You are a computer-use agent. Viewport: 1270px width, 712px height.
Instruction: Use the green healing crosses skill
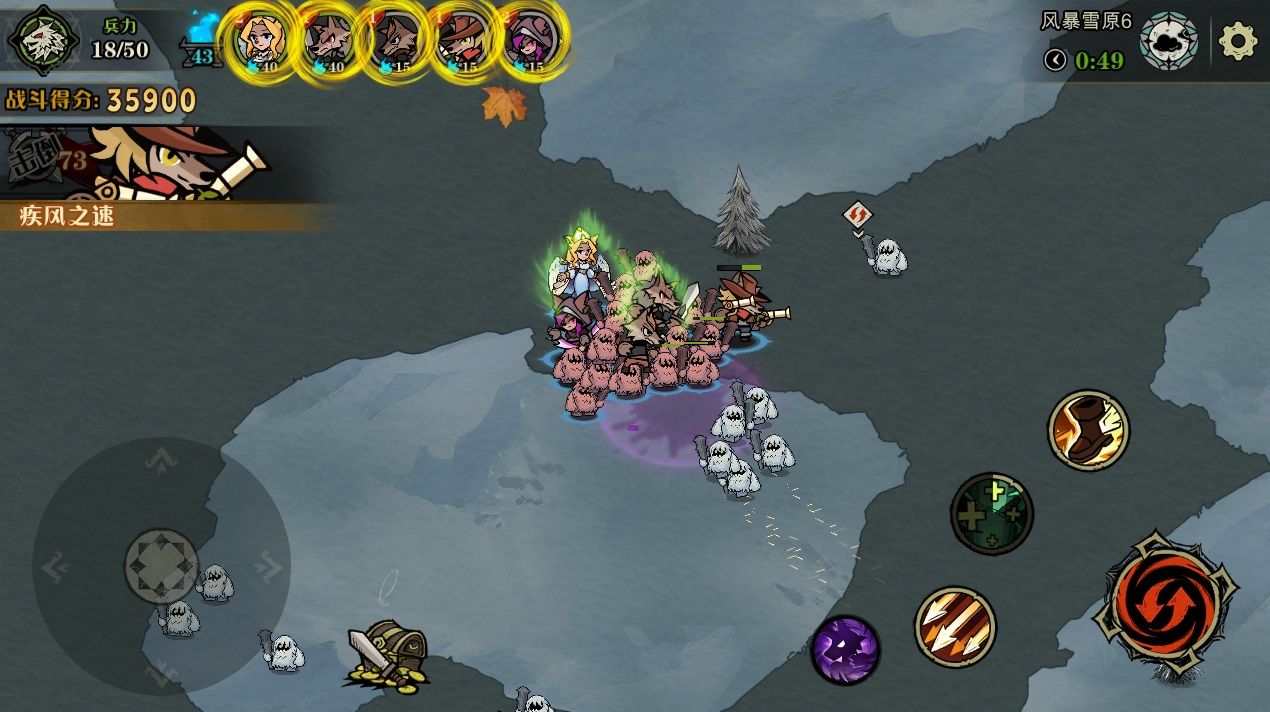pos(991,513)
